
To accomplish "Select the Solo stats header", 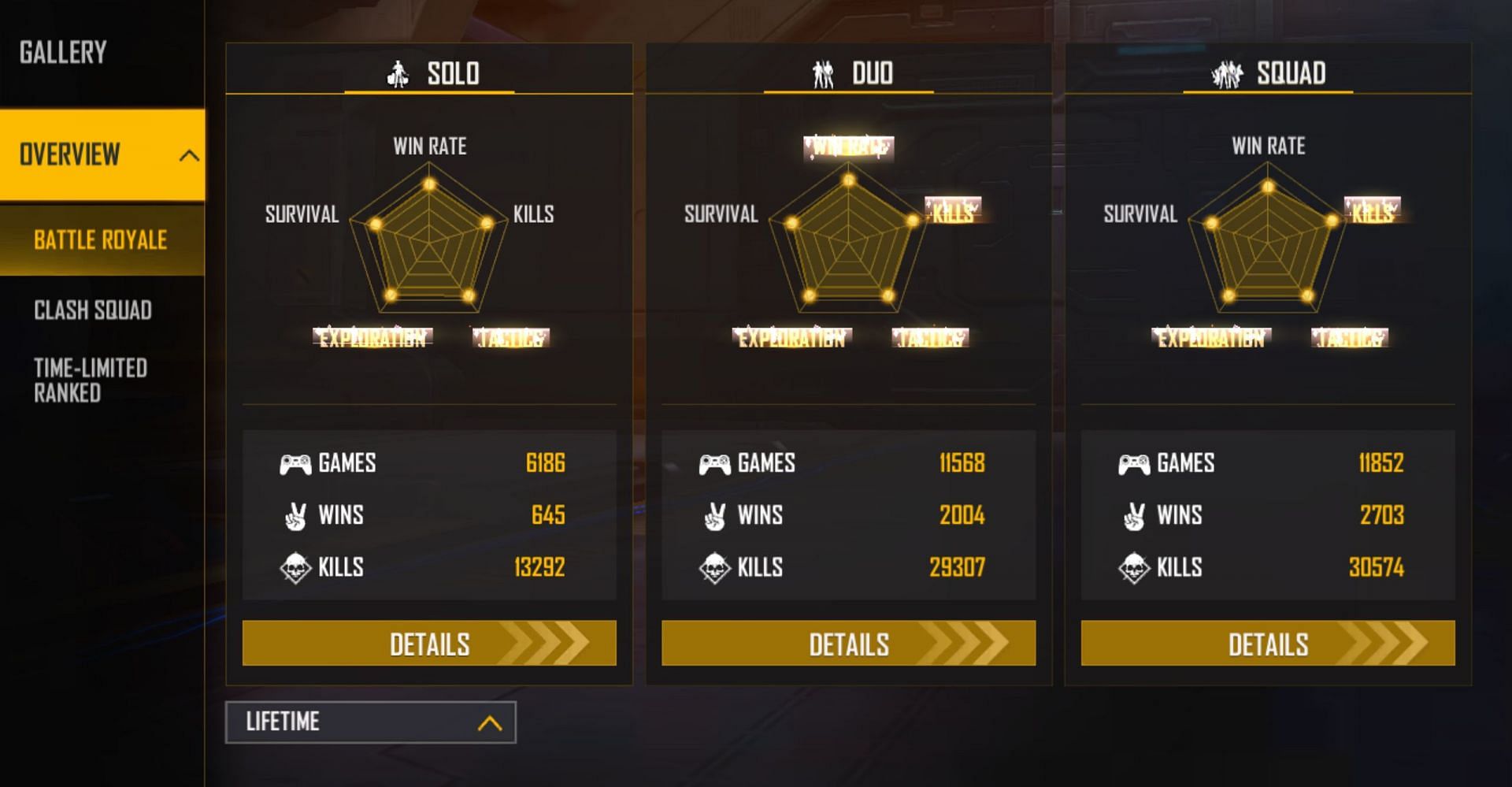I will 431,73.
